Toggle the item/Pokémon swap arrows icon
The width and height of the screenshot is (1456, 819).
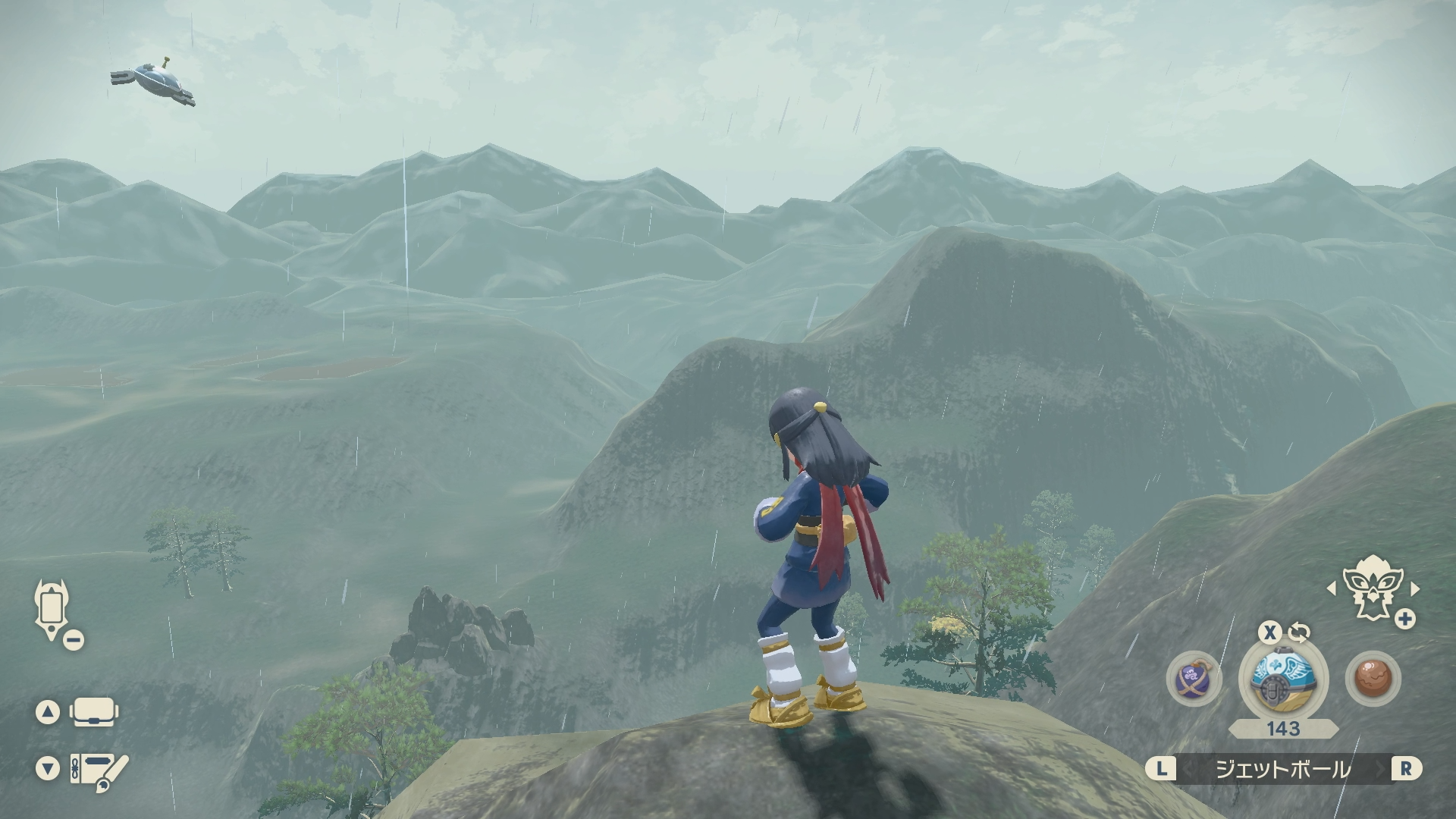[x=1298, y=632]
